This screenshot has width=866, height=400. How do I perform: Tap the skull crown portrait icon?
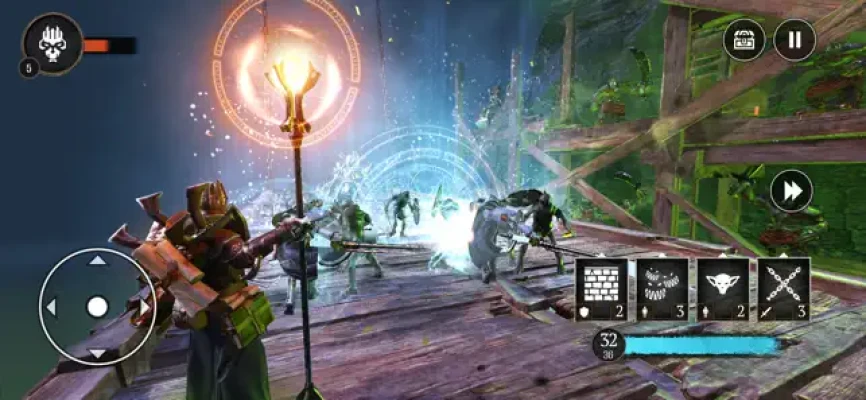coord(52,43)
